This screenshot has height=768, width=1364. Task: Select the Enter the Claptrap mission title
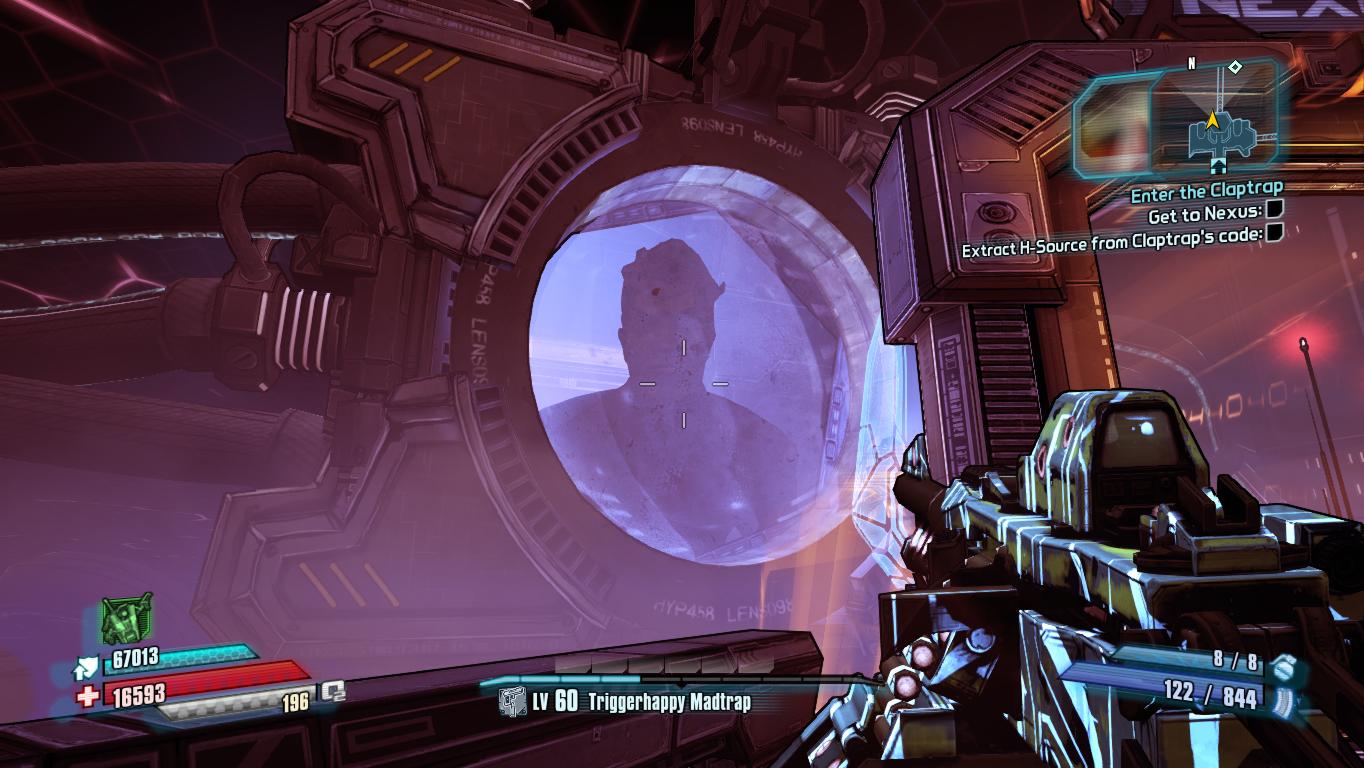coord(1206,188)
